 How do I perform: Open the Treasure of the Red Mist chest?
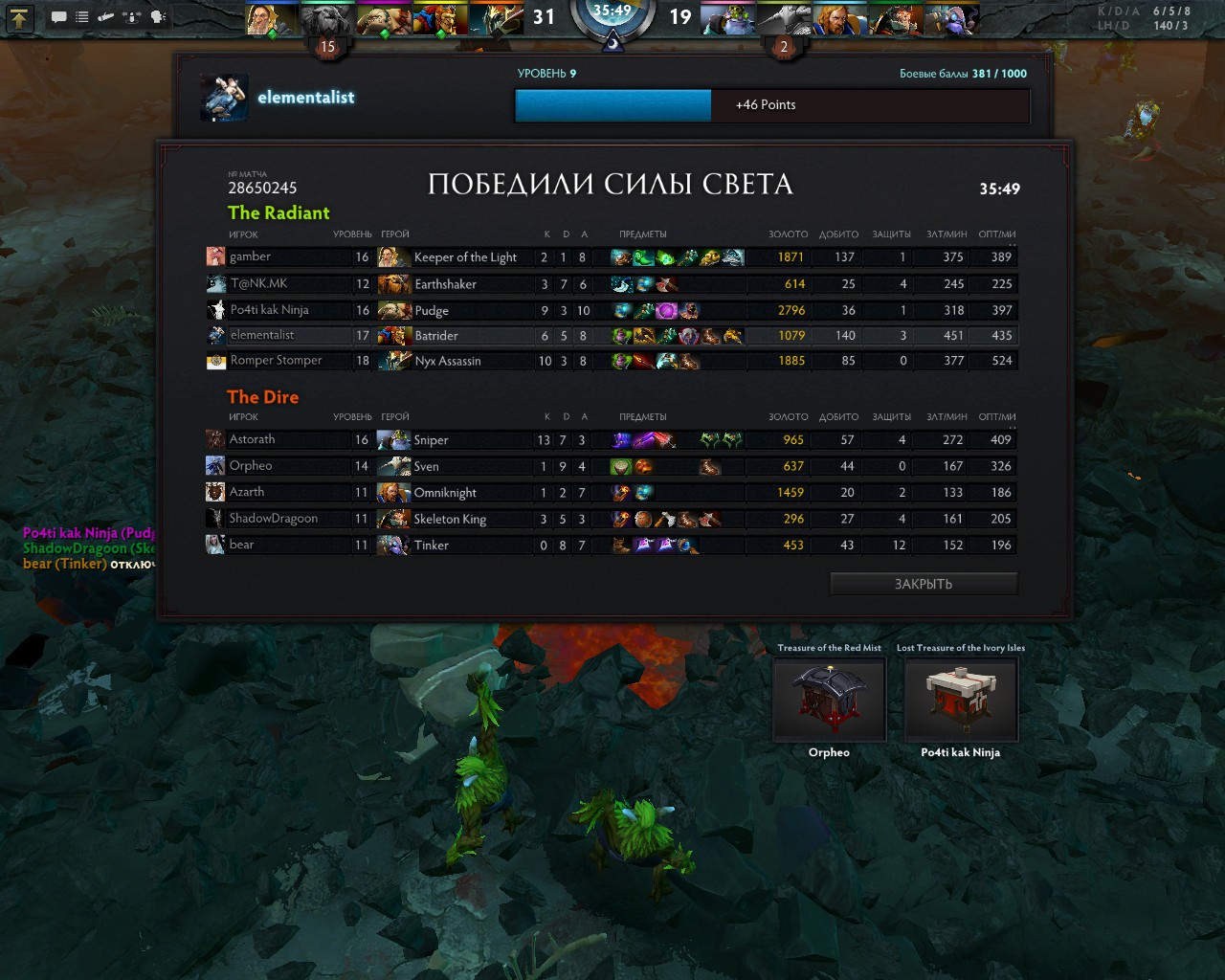pyautogui.click(x=829, y=699)
